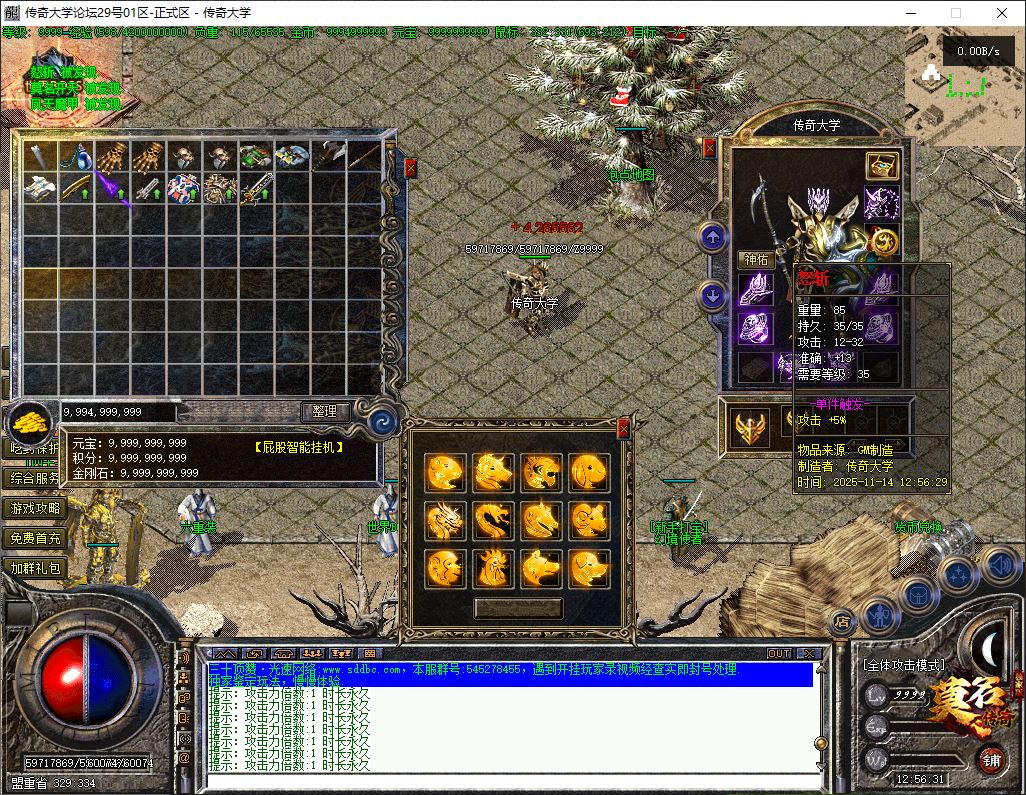Close the character equipment window
Image resolution: width=1026 pixels, height=795 pixels.
(x=710, y=148)
